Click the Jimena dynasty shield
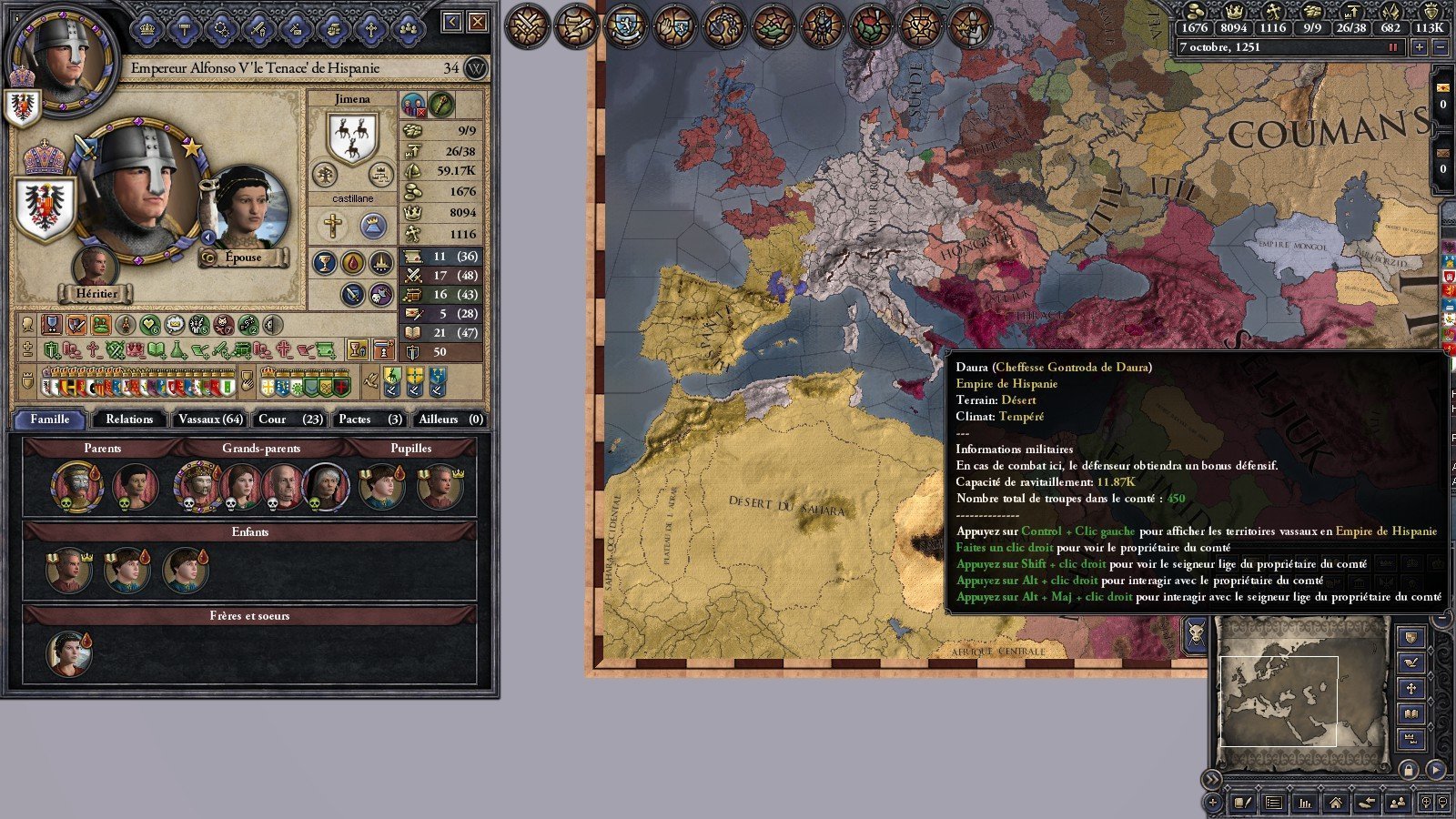The width and height of the screenshot is (1456, 819). [x=352, y=137]
